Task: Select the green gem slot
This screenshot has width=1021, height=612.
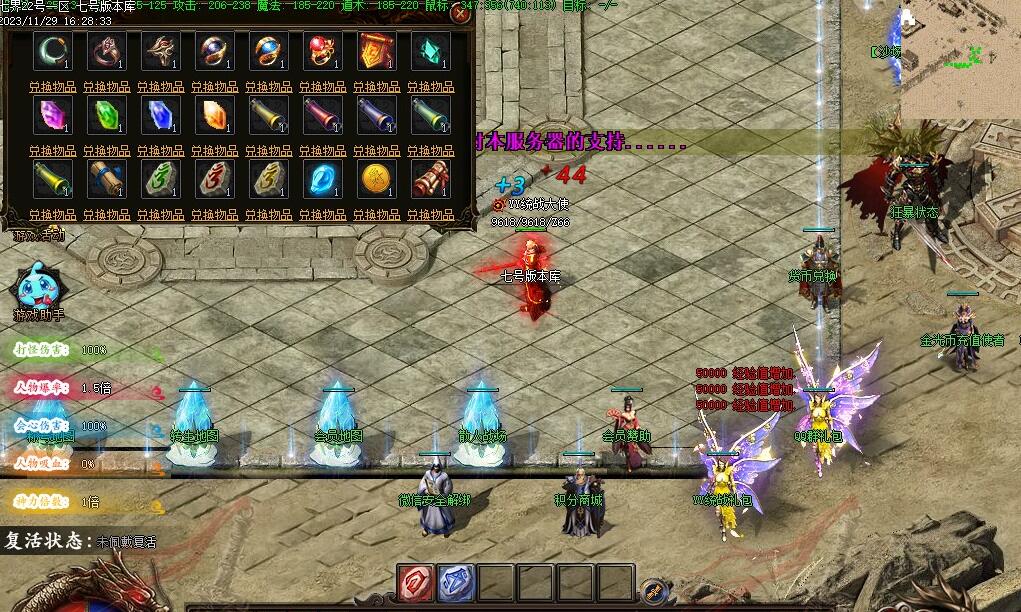Action: pos(105,115)
